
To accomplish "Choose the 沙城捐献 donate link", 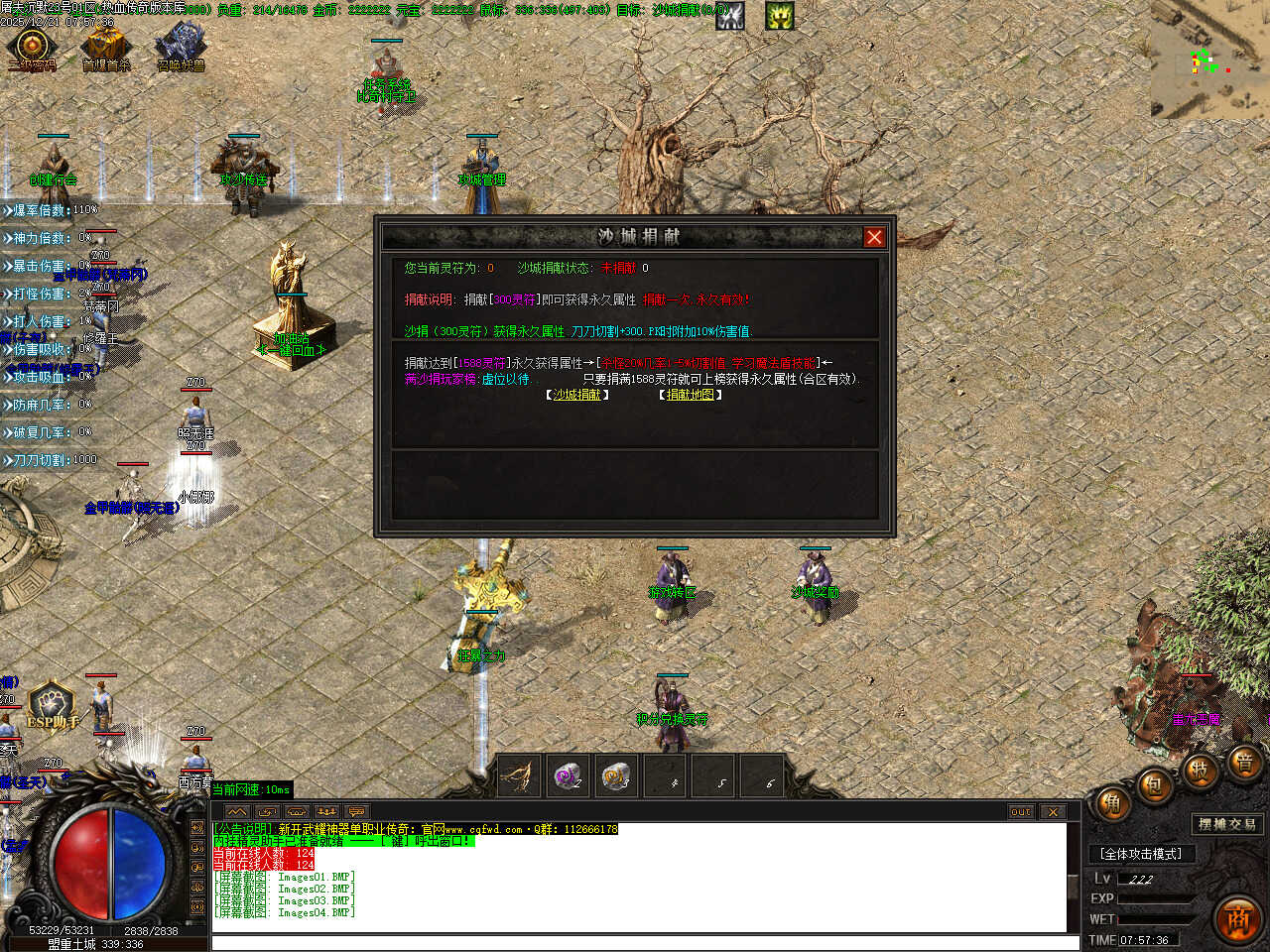I will coord(577,395).
